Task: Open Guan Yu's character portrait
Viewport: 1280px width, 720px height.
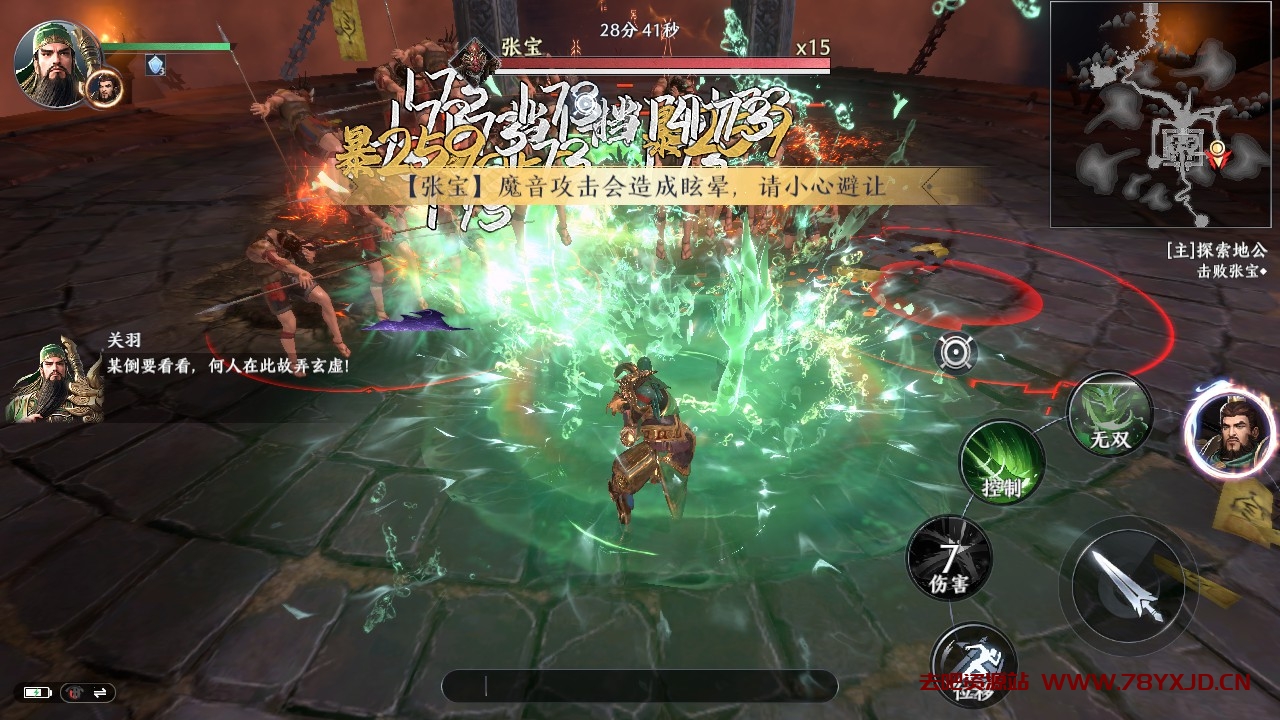Action: point(54,64)
